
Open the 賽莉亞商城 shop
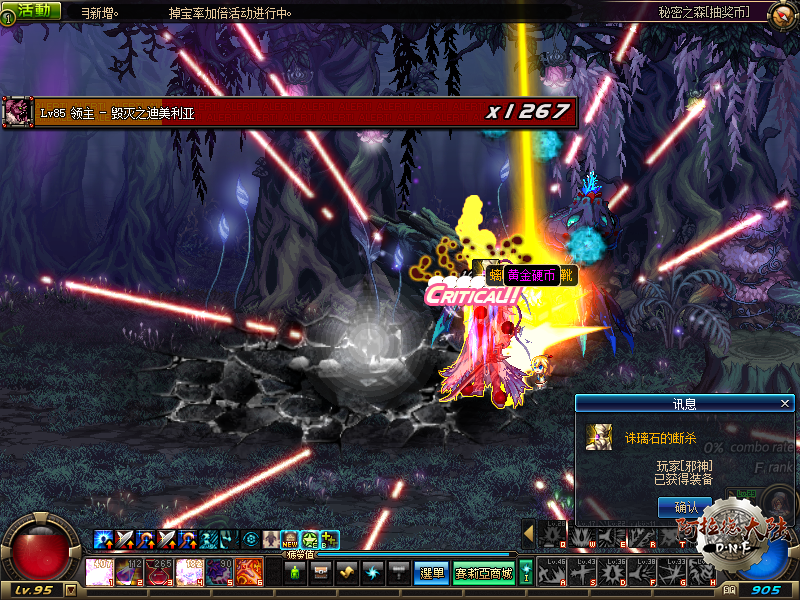tap(484, 573)
